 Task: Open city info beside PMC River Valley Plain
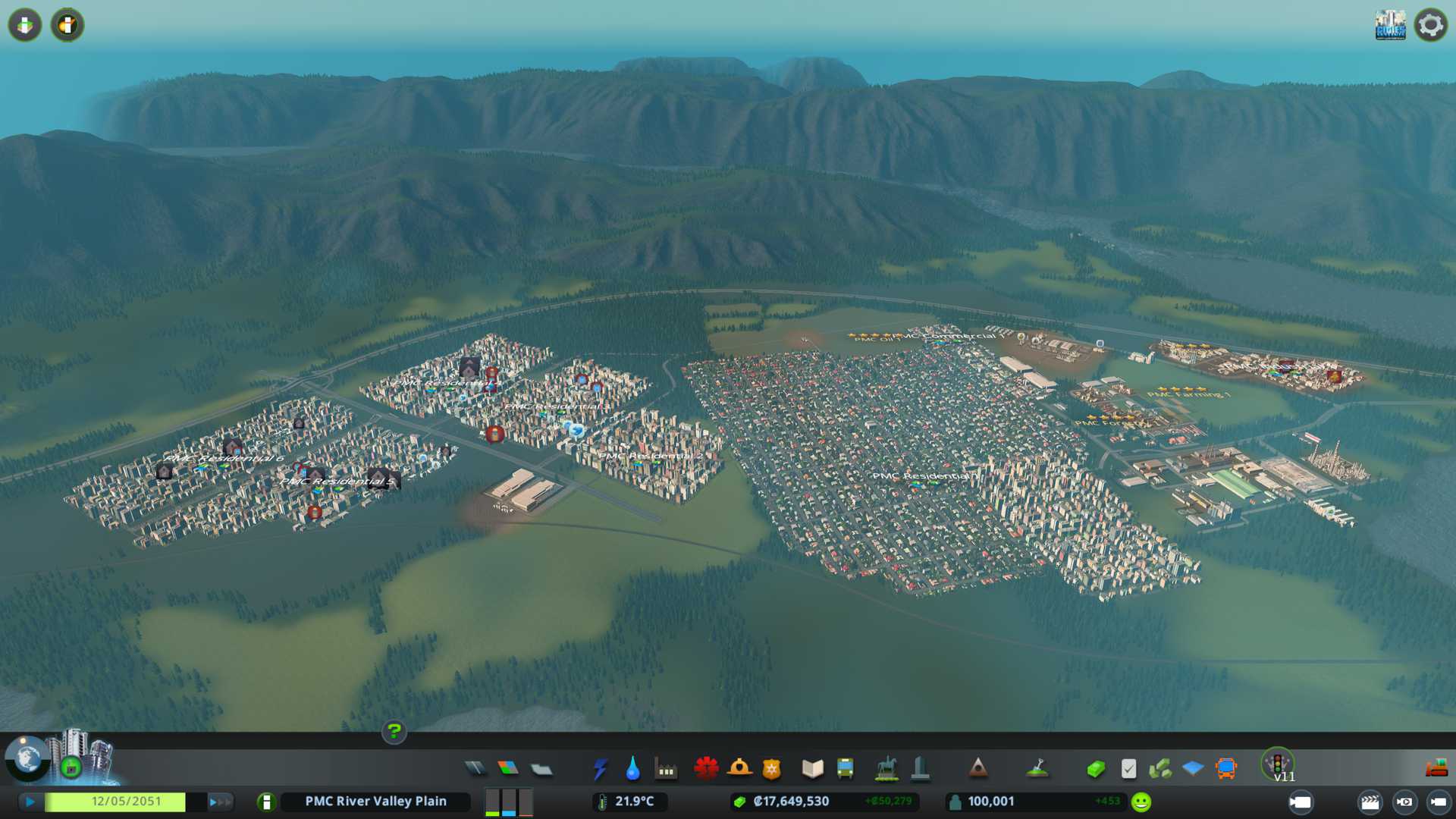(x=266, y=802)
